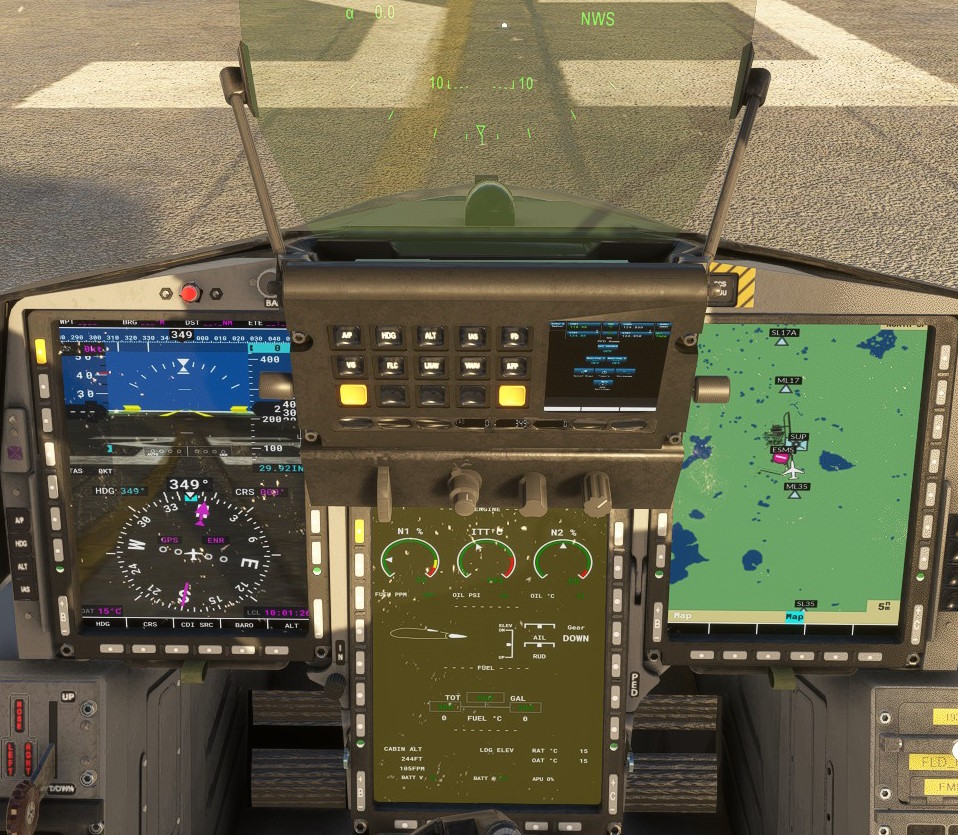Select HDG mode on the center autopilot panel
This screenshot has height=835, width=958.
click(389, 337)
